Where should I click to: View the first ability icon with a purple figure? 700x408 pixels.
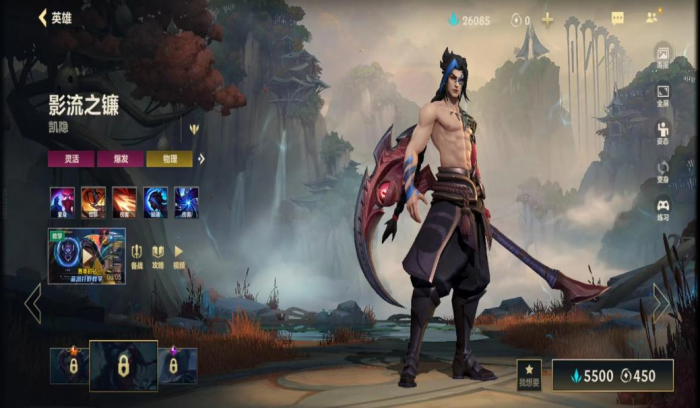tap(62, 202)
